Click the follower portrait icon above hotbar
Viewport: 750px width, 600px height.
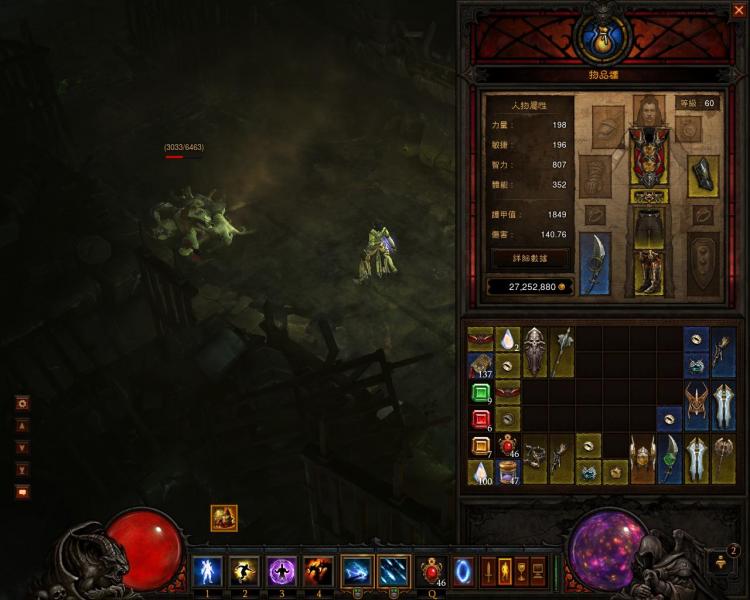pos(224,518)
